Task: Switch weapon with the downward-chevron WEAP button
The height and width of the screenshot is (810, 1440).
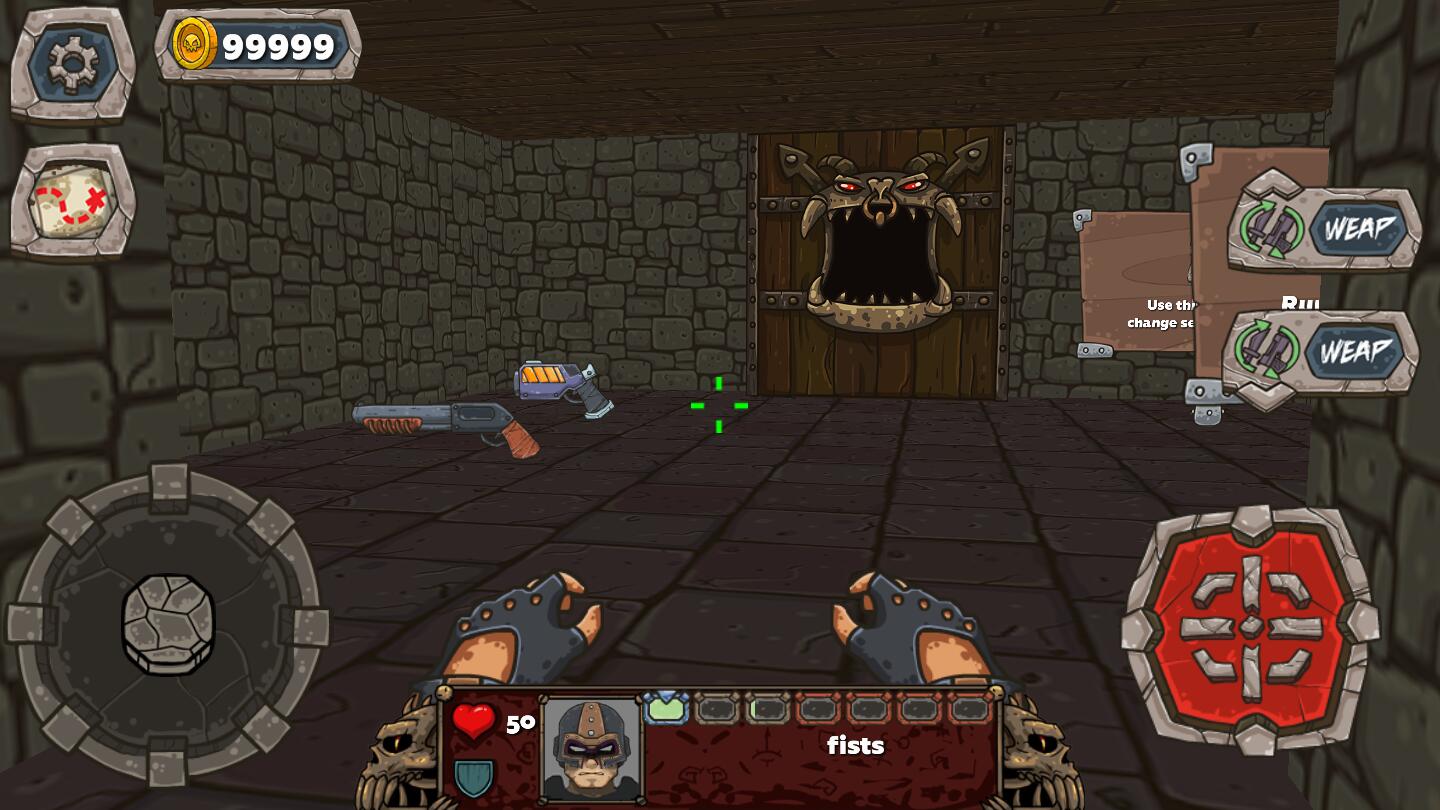Action: (x=1320, y=352)
